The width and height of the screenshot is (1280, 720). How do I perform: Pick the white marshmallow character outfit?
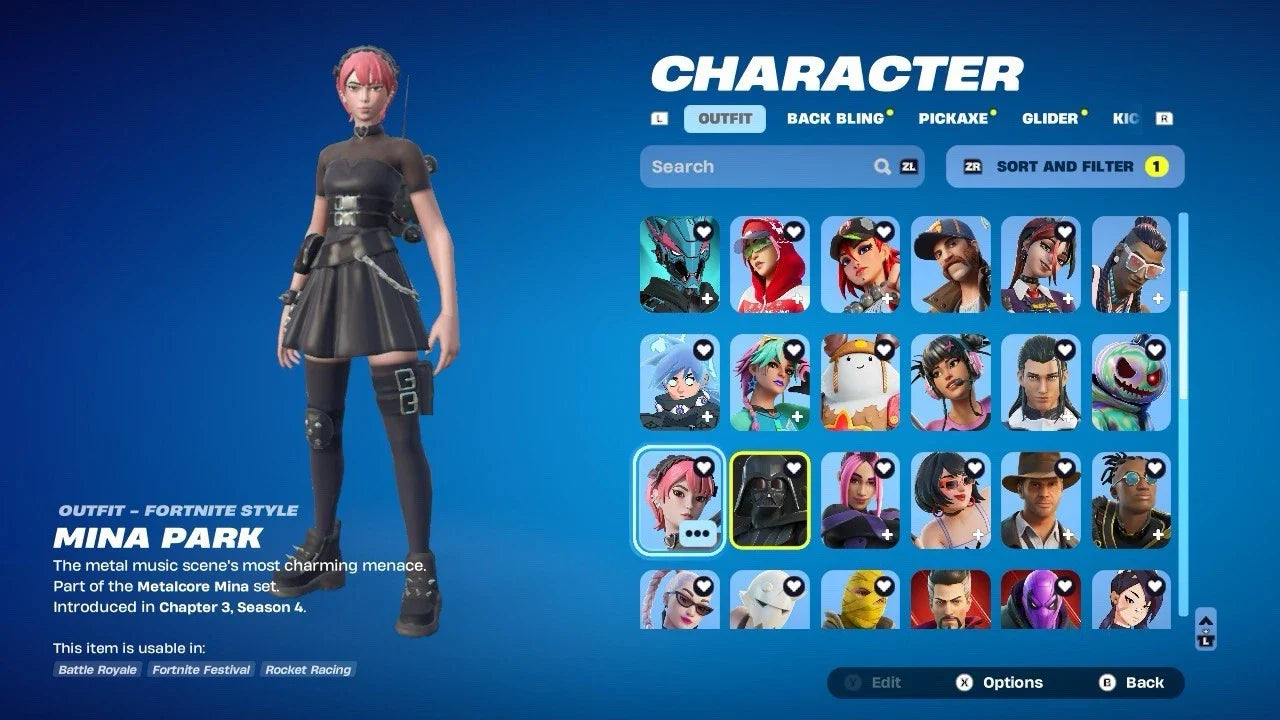pos(860,382)
